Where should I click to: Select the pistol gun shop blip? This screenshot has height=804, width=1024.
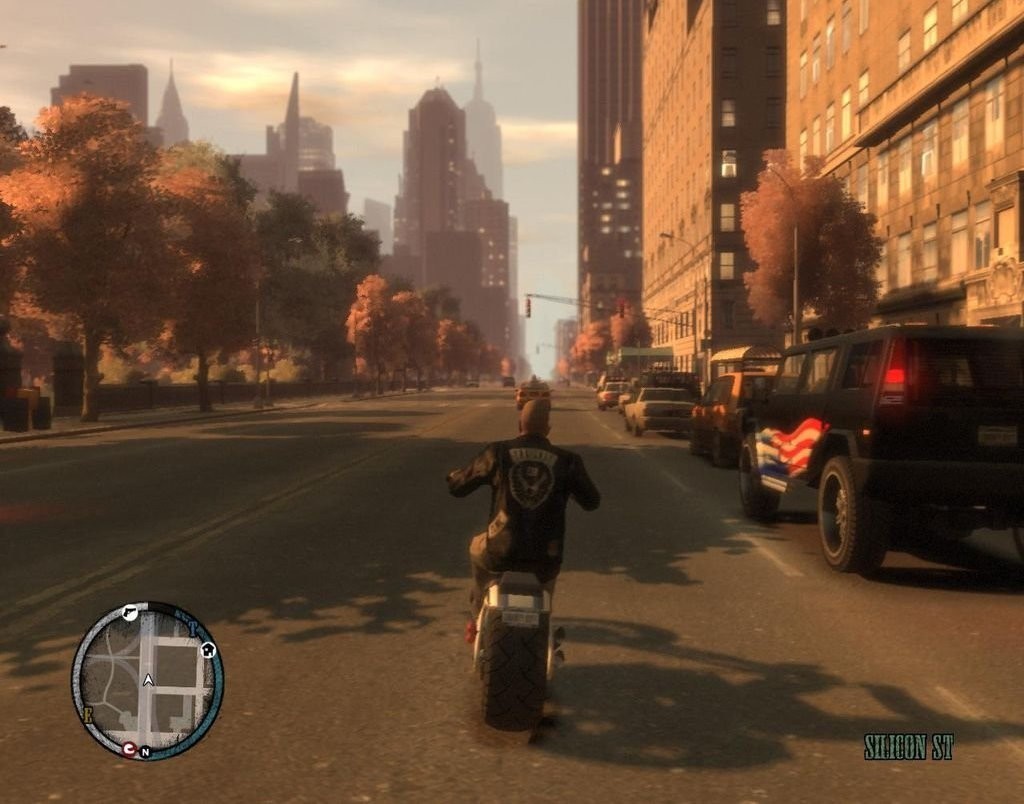coord(130,613)
